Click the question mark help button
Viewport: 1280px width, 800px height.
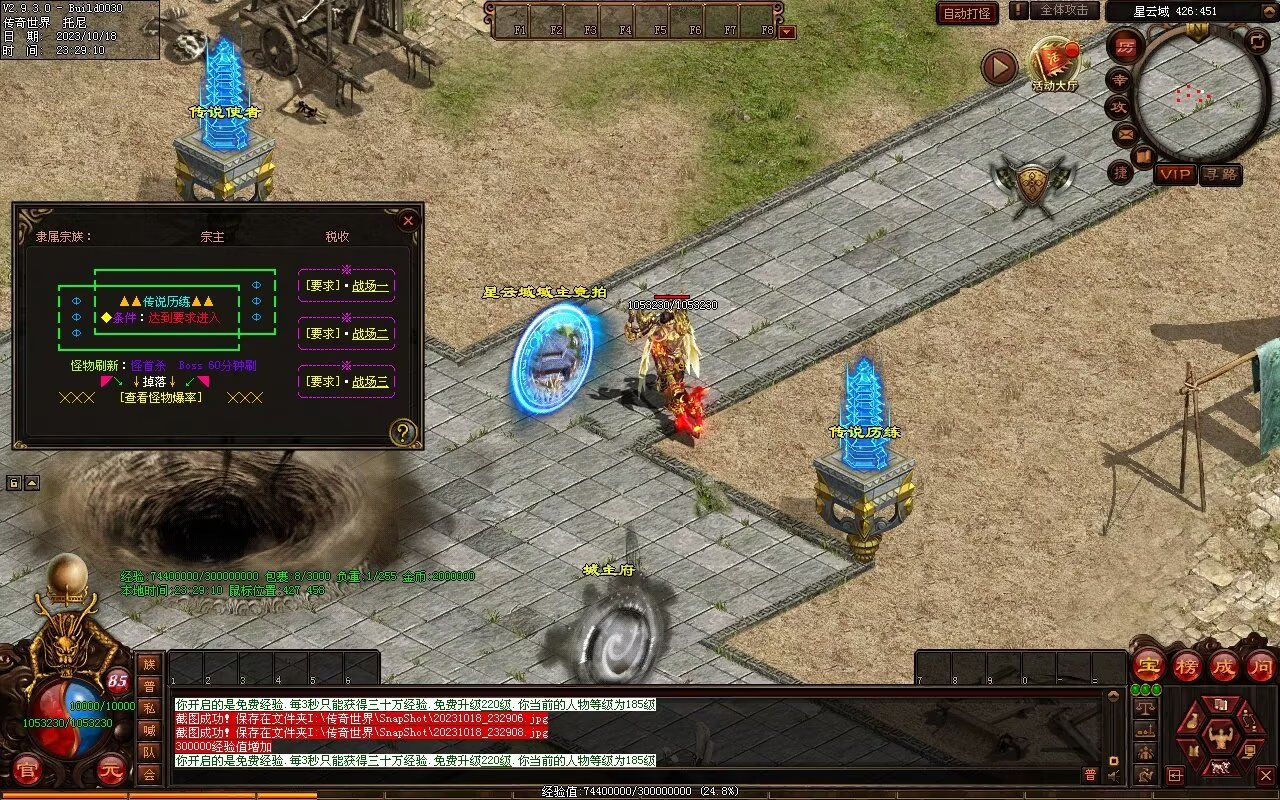click(x=403, y=432)
